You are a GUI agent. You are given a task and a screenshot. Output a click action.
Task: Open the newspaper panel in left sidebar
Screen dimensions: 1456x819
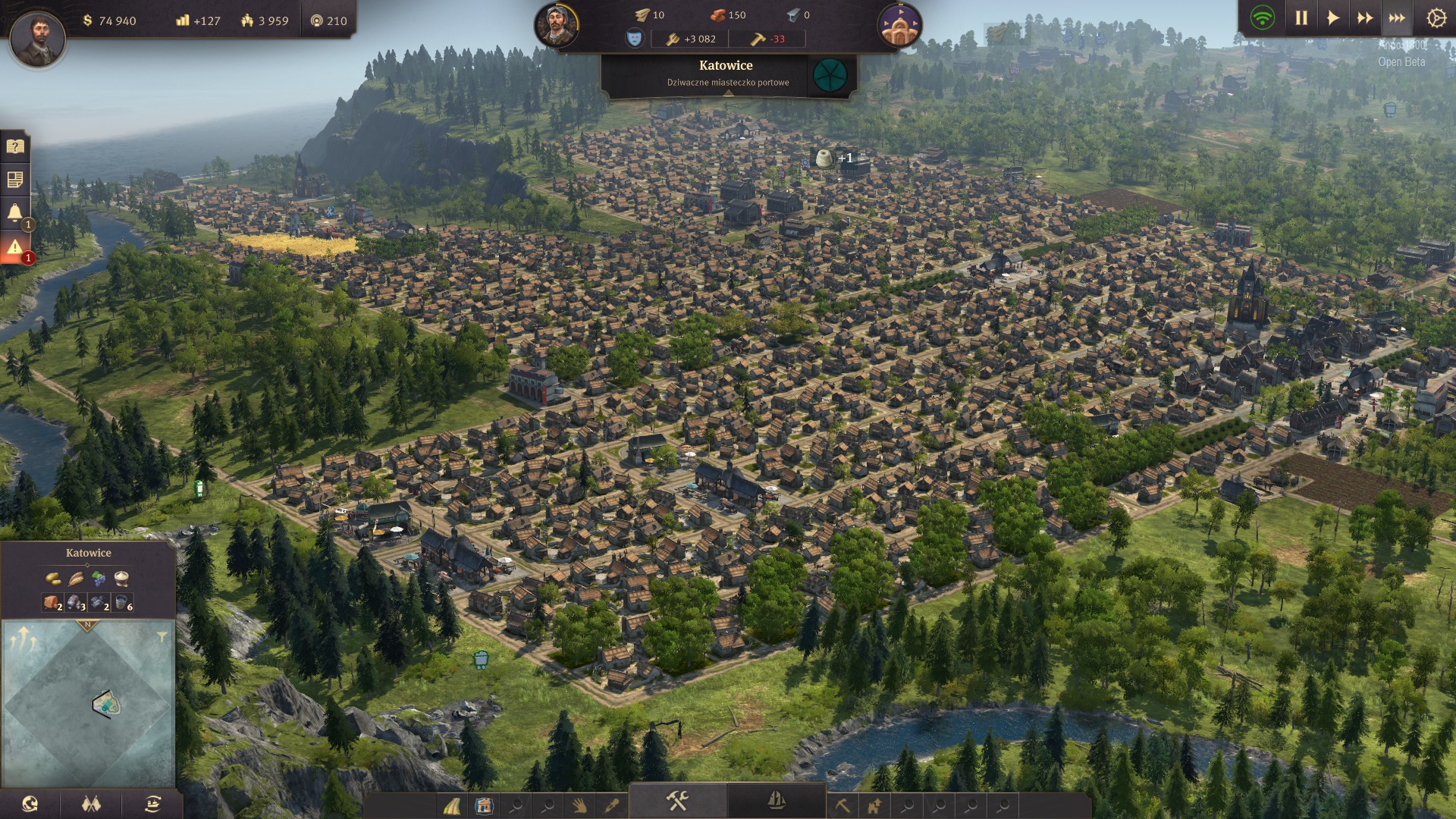15,180
